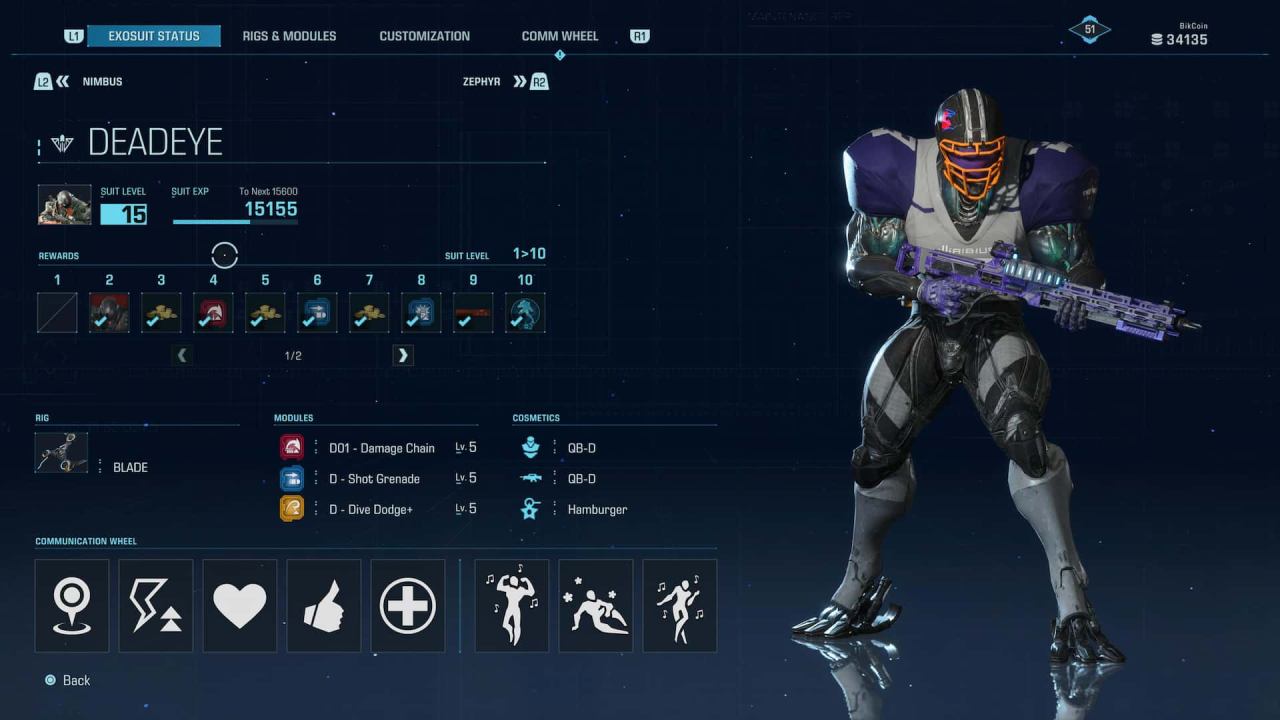Select the dancing emote icon on far right

pyautogui.click(x=679, y=605)
